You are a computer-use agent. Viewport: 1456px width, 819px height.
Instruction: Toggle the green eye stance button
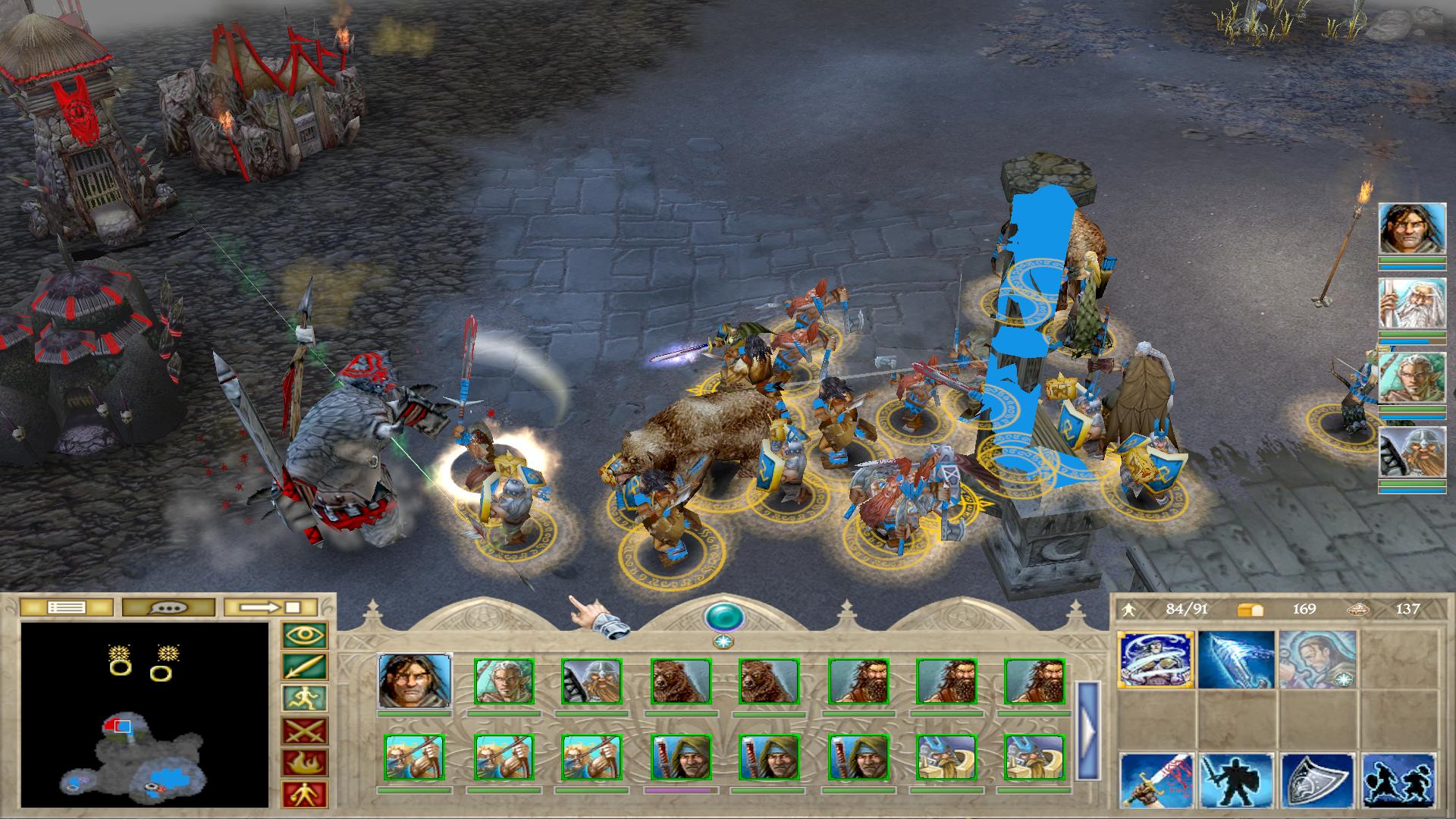[304, 635]
